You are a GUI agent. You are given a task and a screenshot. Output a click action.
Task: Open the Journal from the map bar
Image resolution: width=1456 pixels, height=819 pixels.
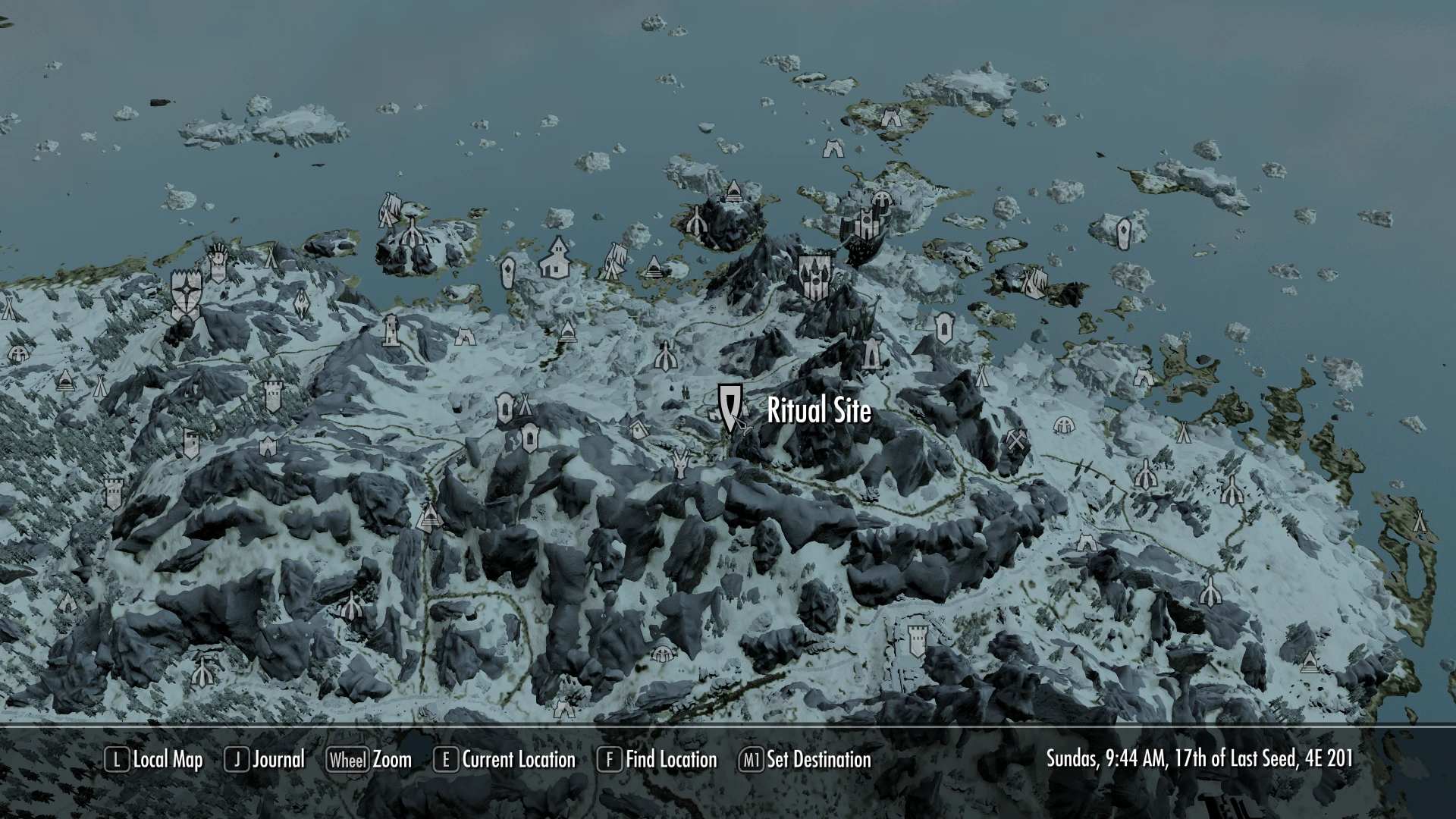point(265,759)
